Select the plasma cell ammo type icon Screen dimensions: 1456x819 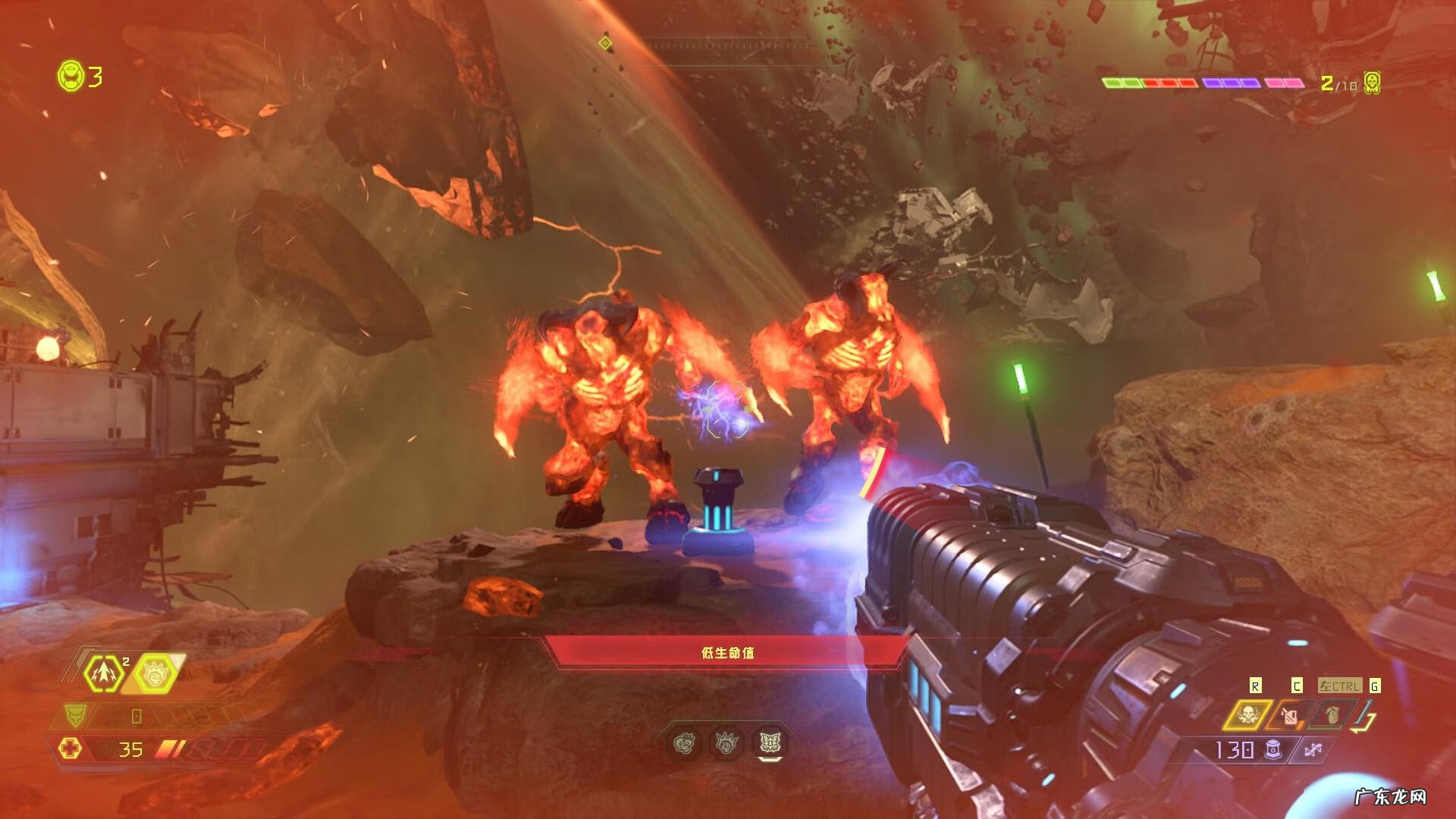1273,750
